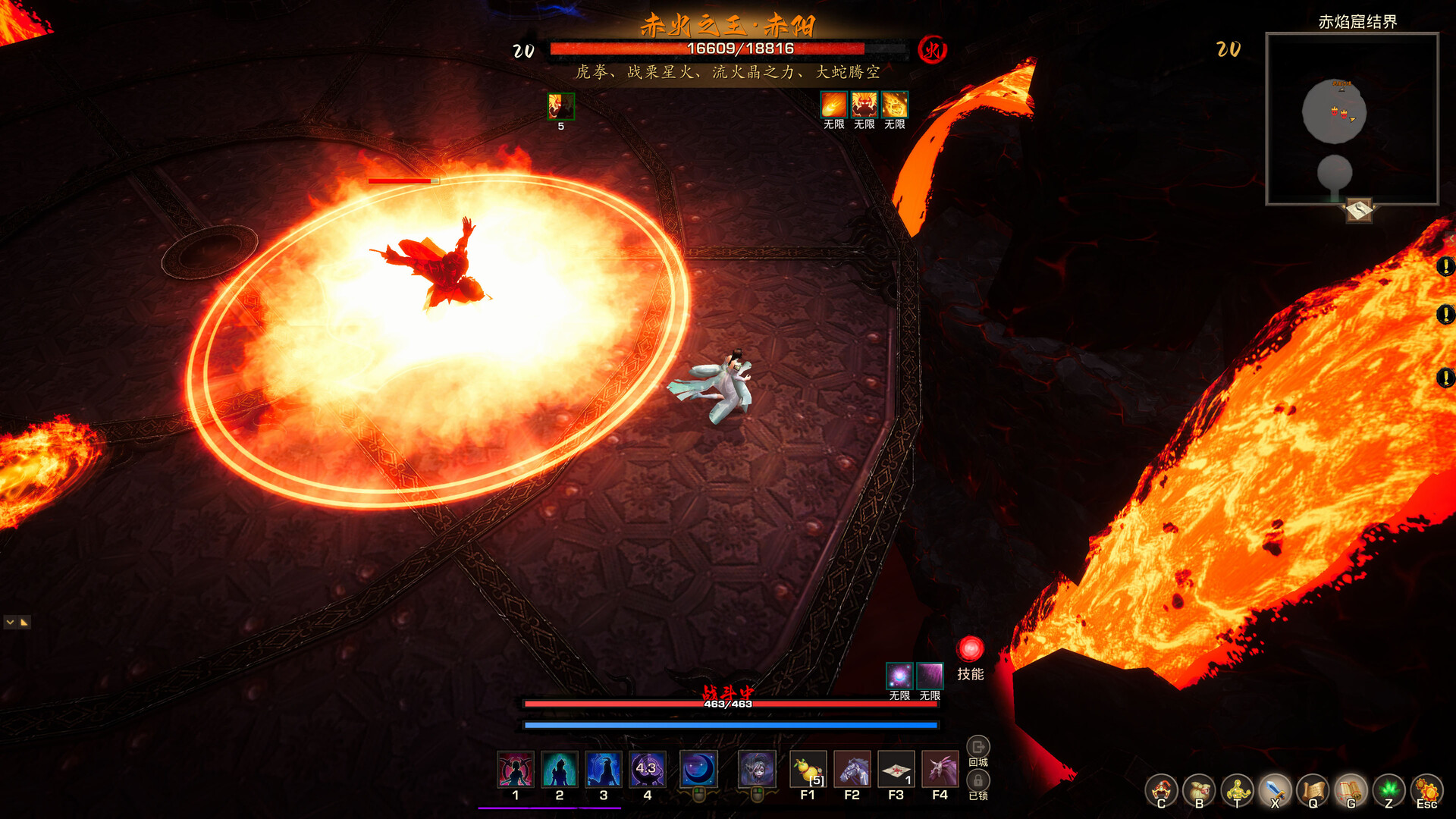Summon the purple dragon mount in F4
The width and height of the screenshot is (1456, 819).
[940, 770]
